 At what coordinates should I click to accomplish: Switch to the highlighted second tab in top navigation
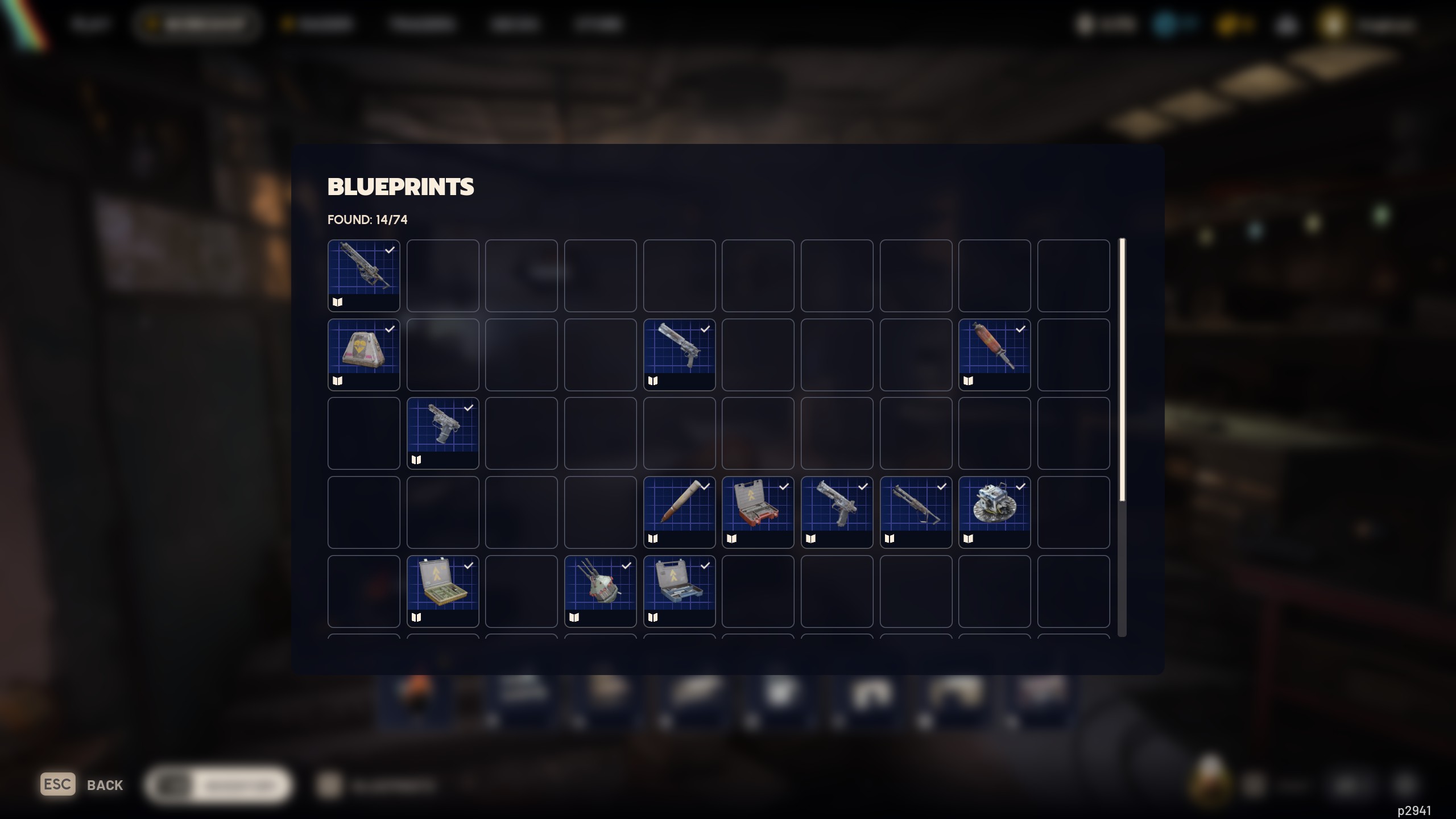point(196,24)
